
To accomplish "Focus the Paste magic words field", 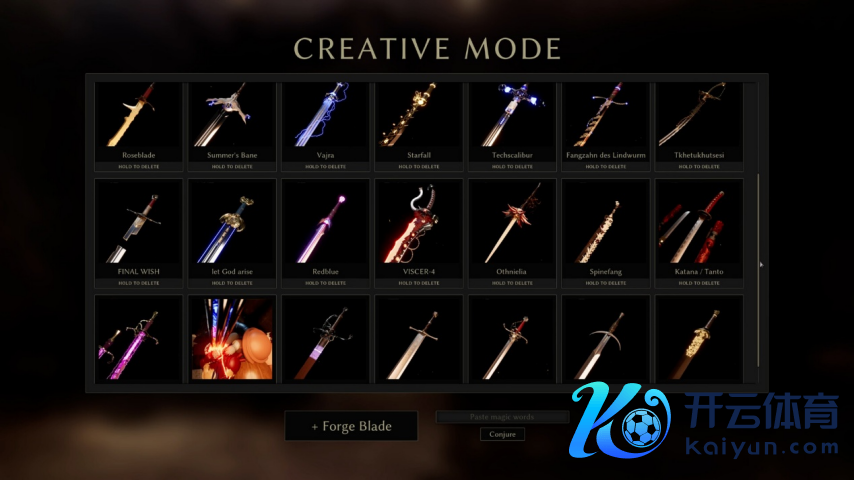I will click(502, 416).
